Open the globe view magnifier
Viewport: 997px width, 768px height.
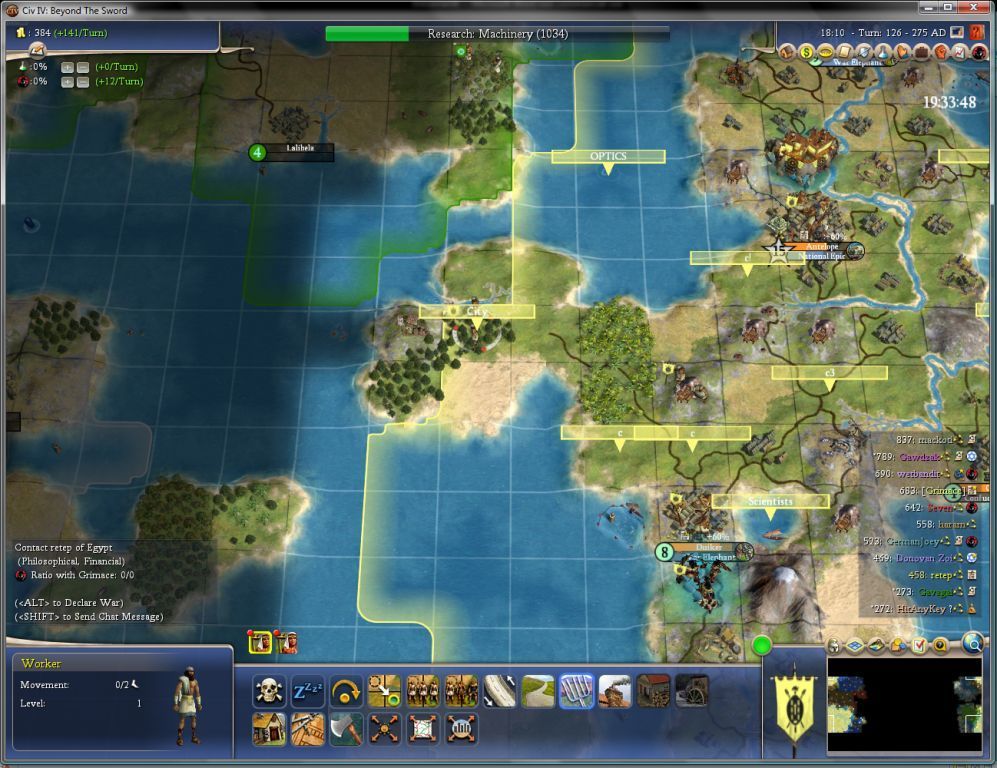tap(972, 644)
